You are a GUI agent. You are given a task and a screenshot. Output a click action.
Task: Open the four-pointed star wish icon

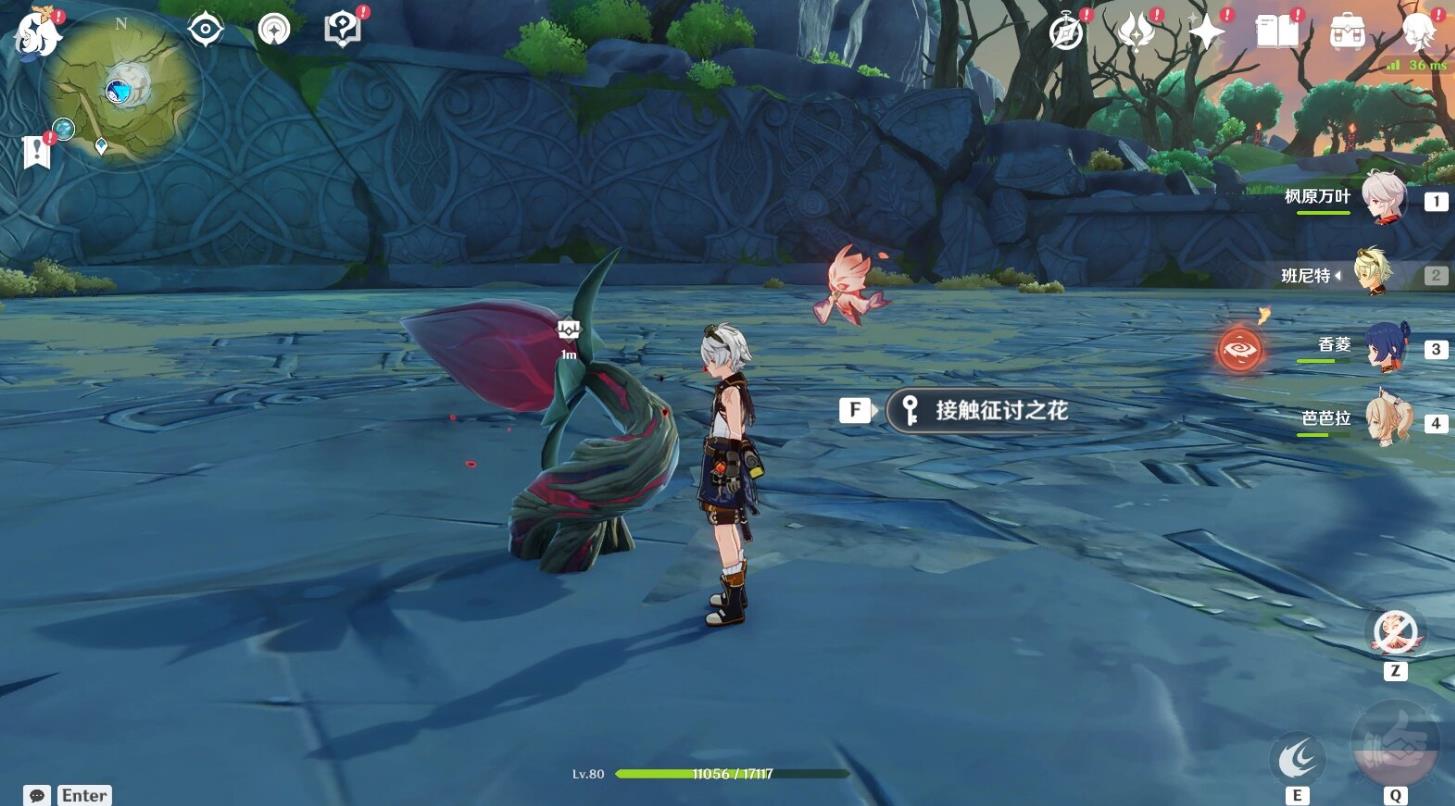coord(1206,33)
